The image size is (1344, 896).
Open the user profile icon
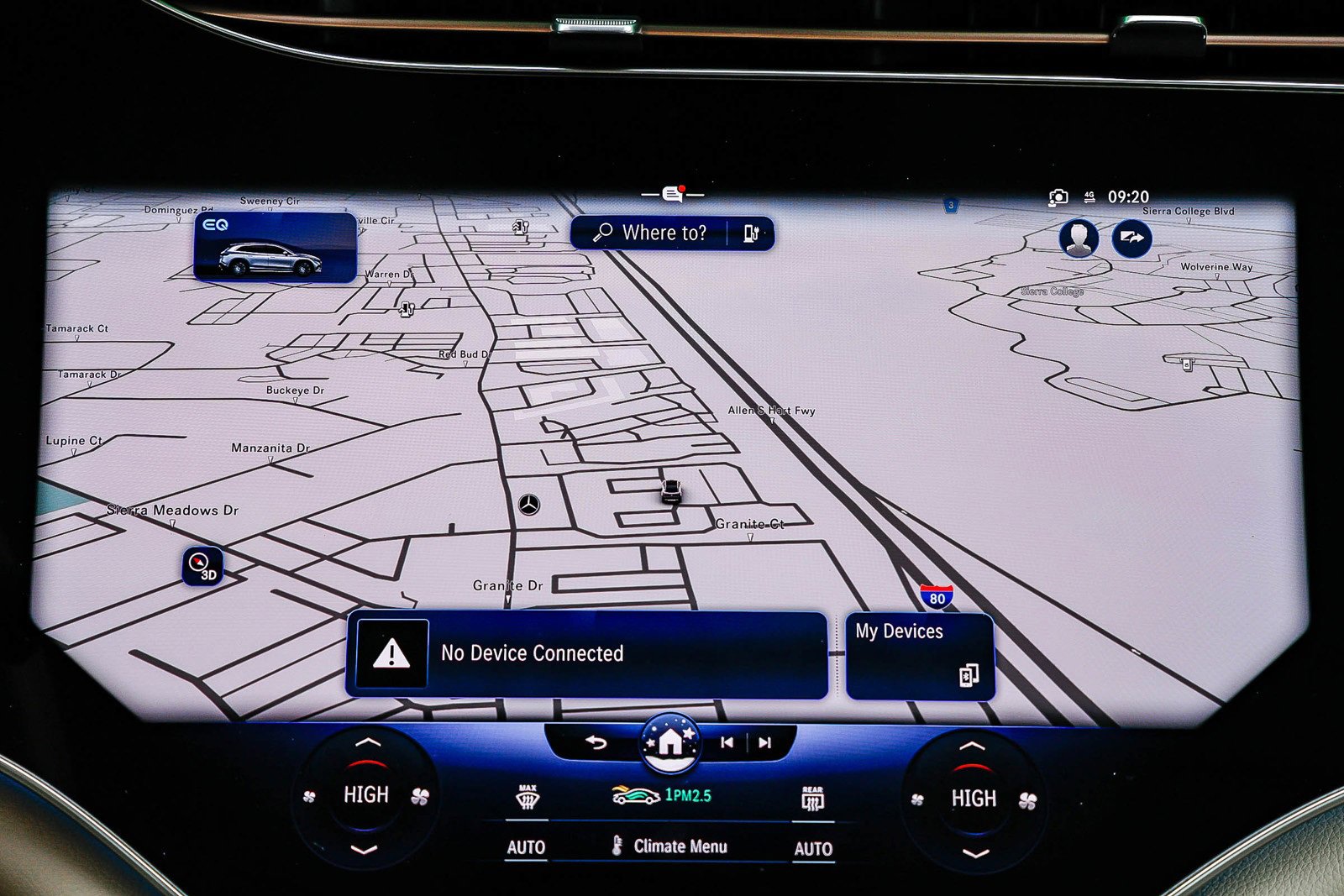pyautogui.click(x=1079, y=238)
